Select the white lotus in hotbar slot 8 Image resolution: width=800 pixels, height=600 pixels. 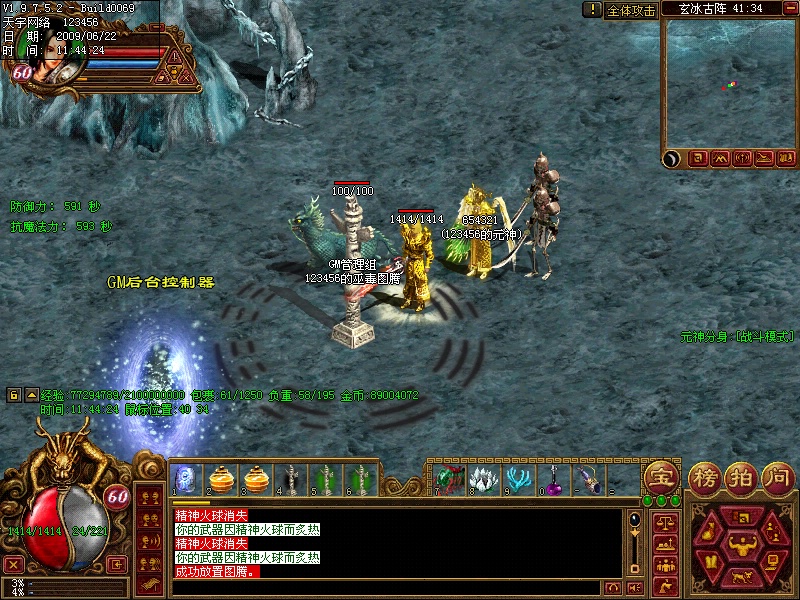pyautogui.click(x=483, y=478)
